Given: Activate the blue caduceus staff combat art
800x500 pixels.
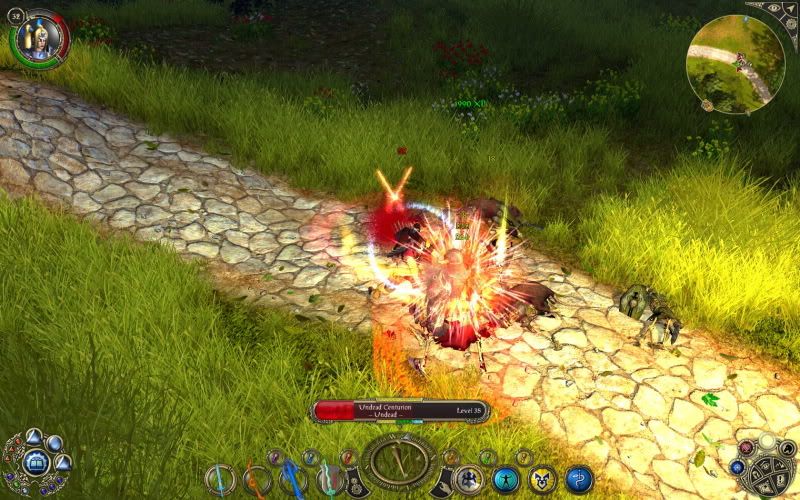Looking at the screenshot, I should pyautogui.click(x=579, y=479).
